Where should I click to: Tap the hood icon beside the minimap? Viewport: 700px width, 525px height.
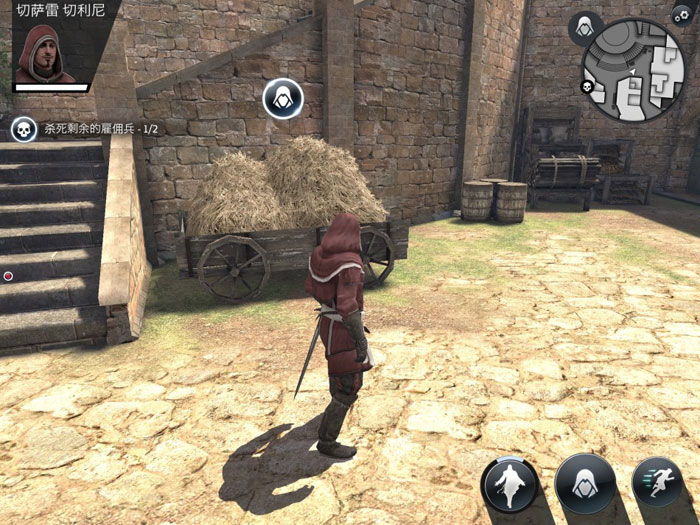click(584, 29)
